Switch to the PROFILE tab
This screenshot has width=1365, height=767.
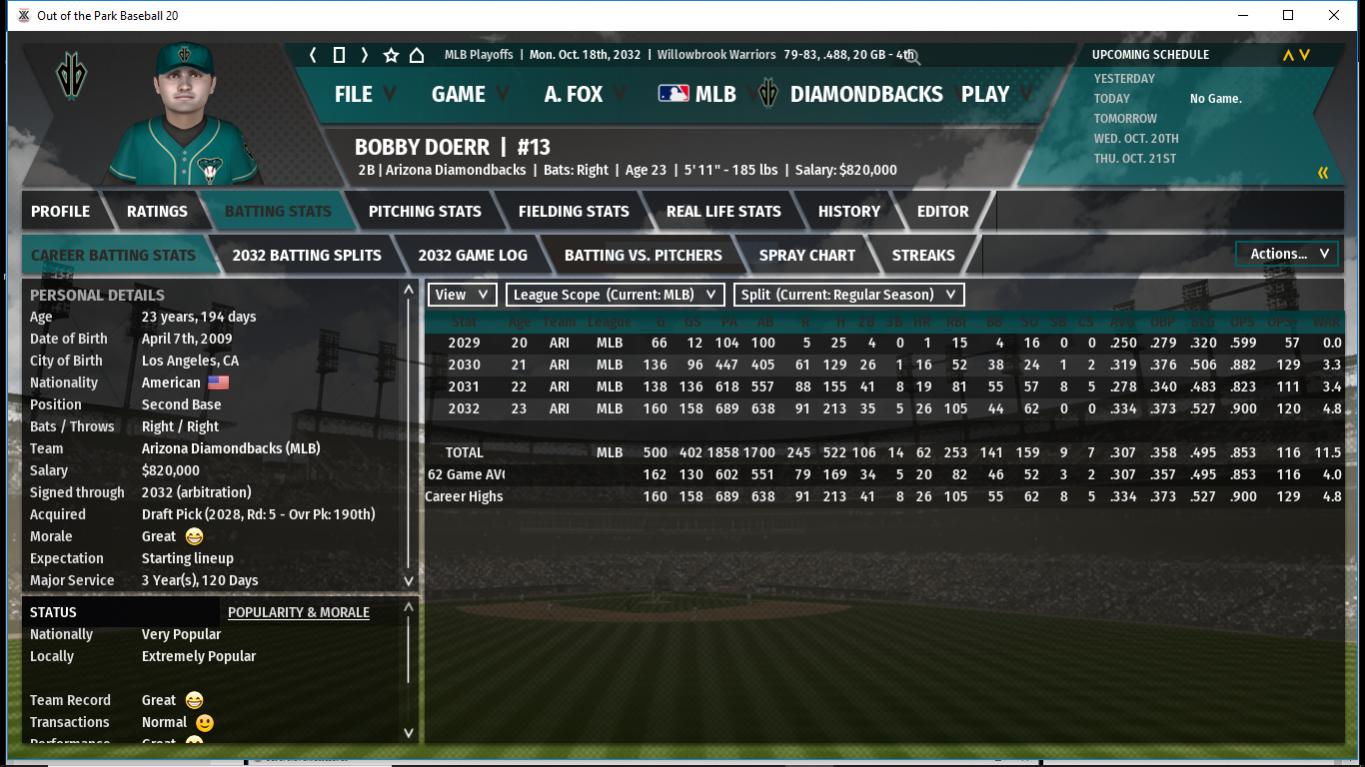60,211
